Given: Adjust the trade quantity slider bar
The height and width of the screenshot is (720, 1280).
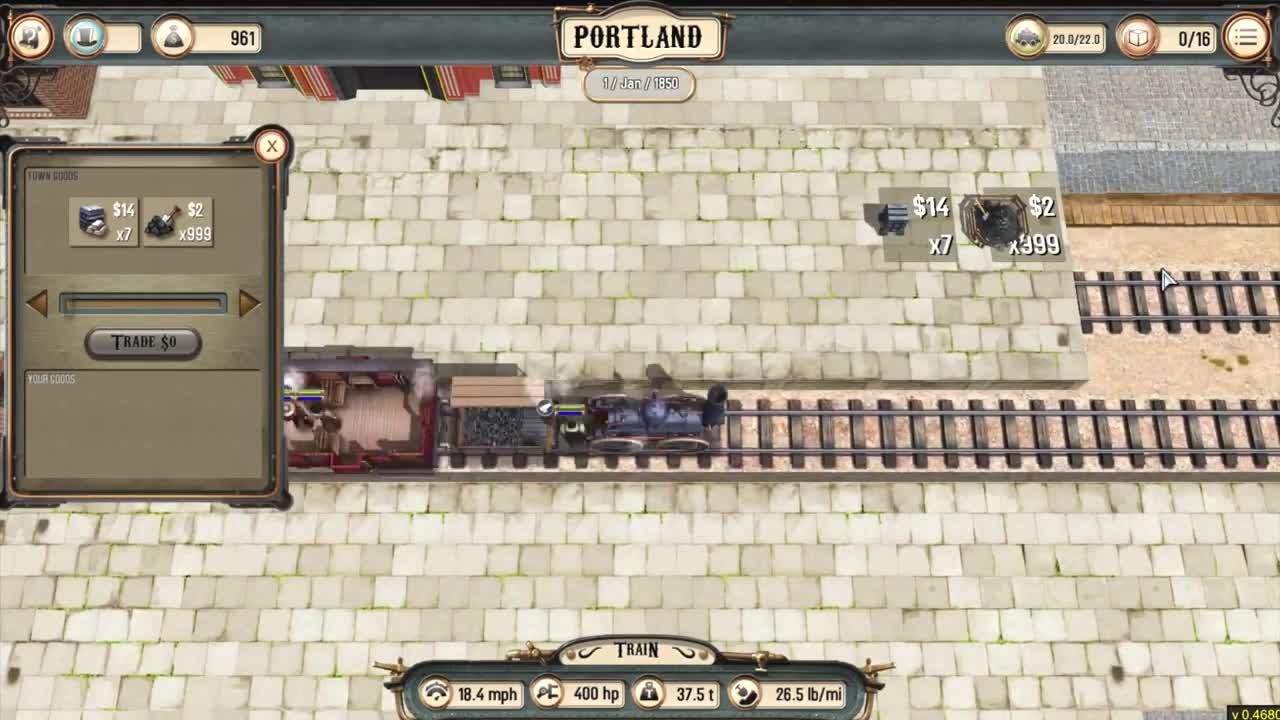Looking at the screenshot, I should 144,303.
